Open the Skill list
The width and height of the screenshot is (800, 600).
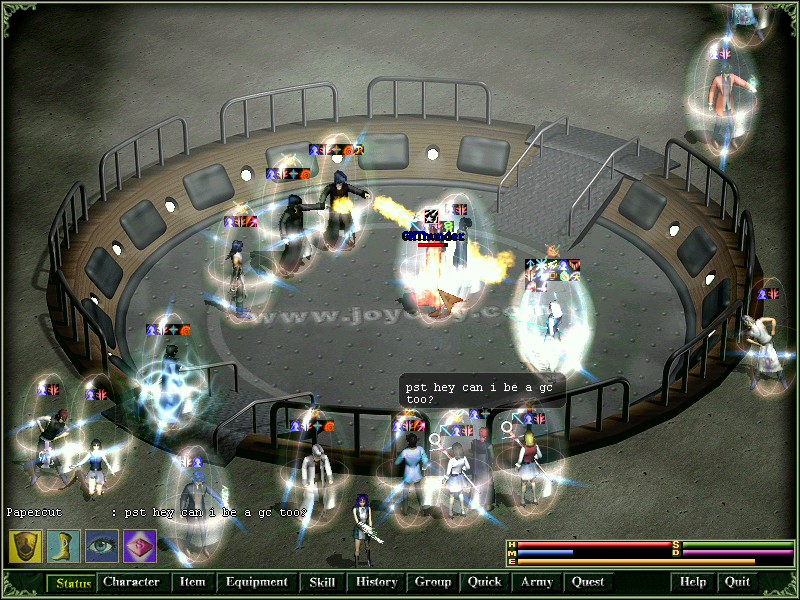coord(321,582)
